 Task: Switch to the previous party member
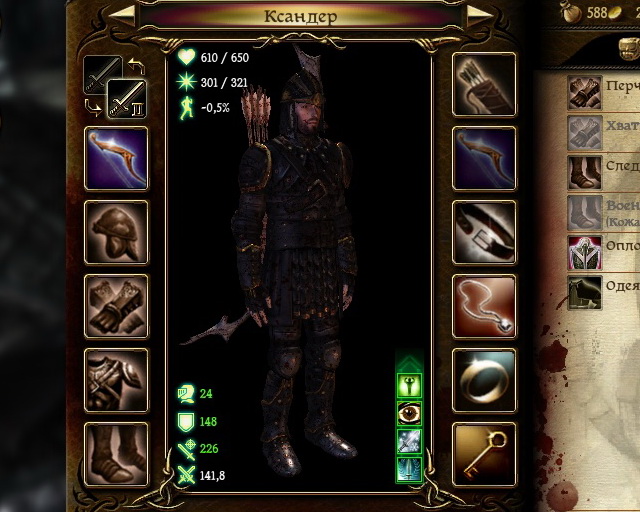pyautogui.click(x=120, y=14)
